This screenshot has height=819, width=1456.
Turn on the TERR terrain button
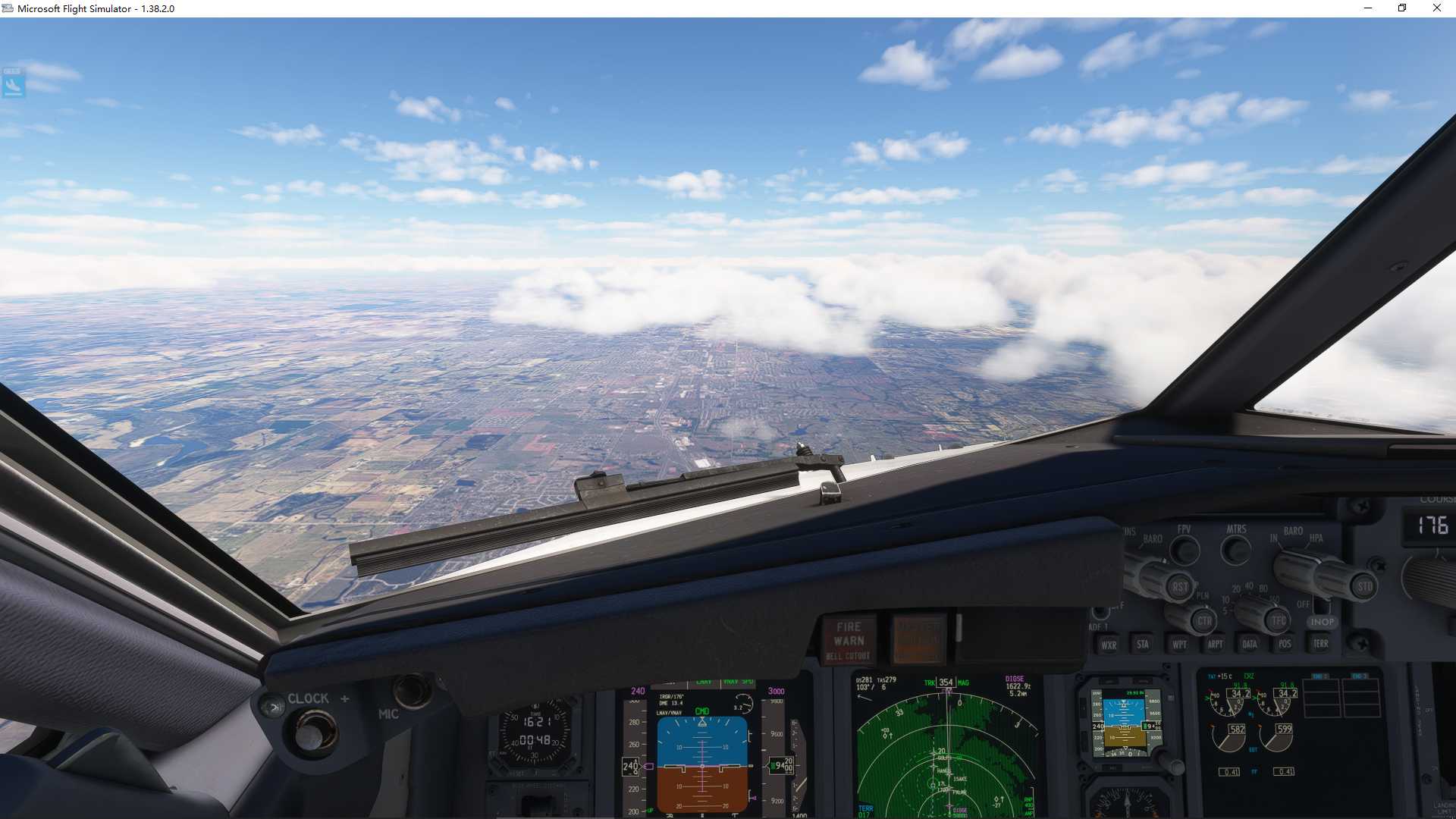tap(1320, 645)
